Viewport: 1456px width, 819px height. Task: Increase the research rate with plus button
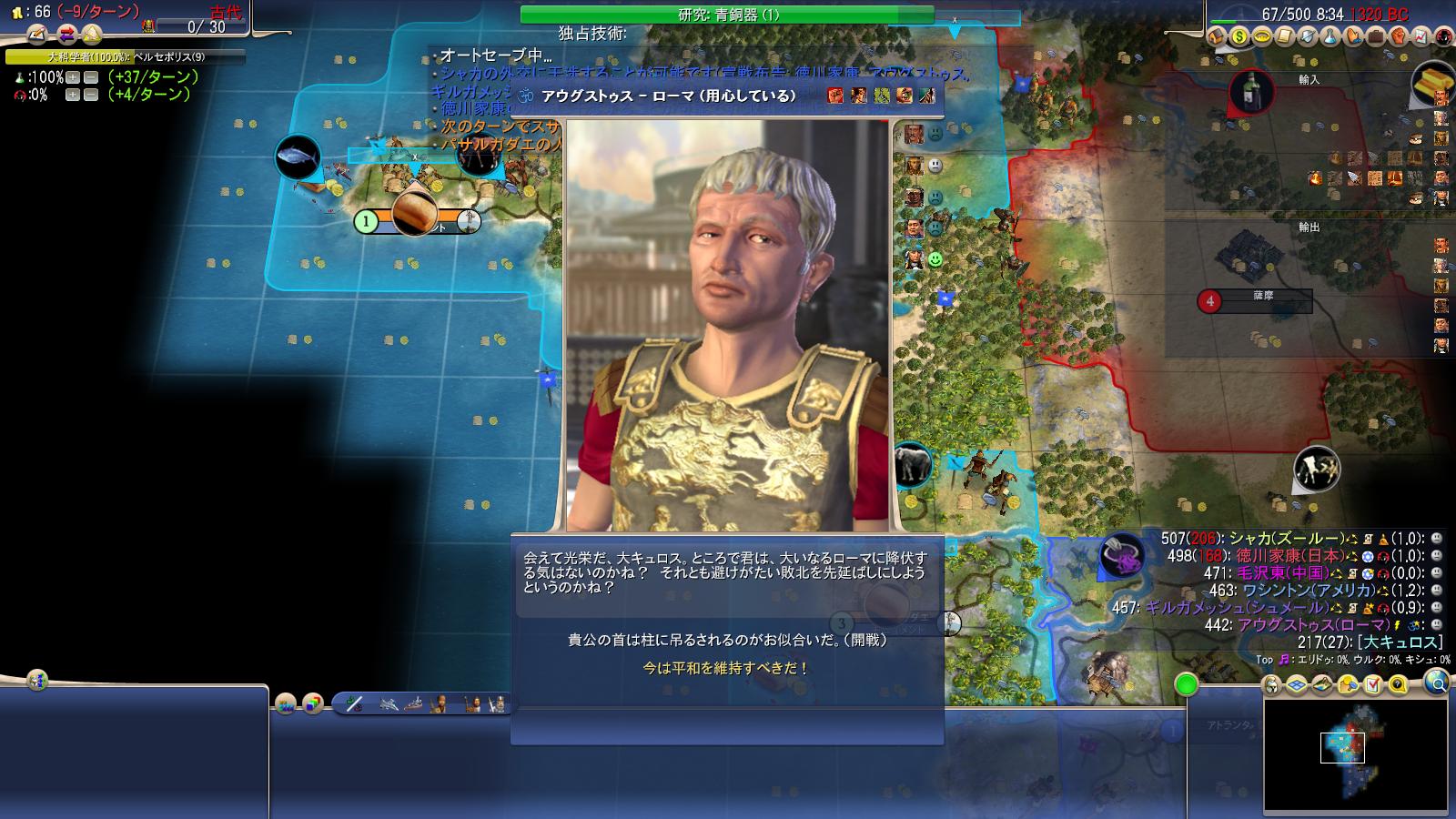coord(73,78)
